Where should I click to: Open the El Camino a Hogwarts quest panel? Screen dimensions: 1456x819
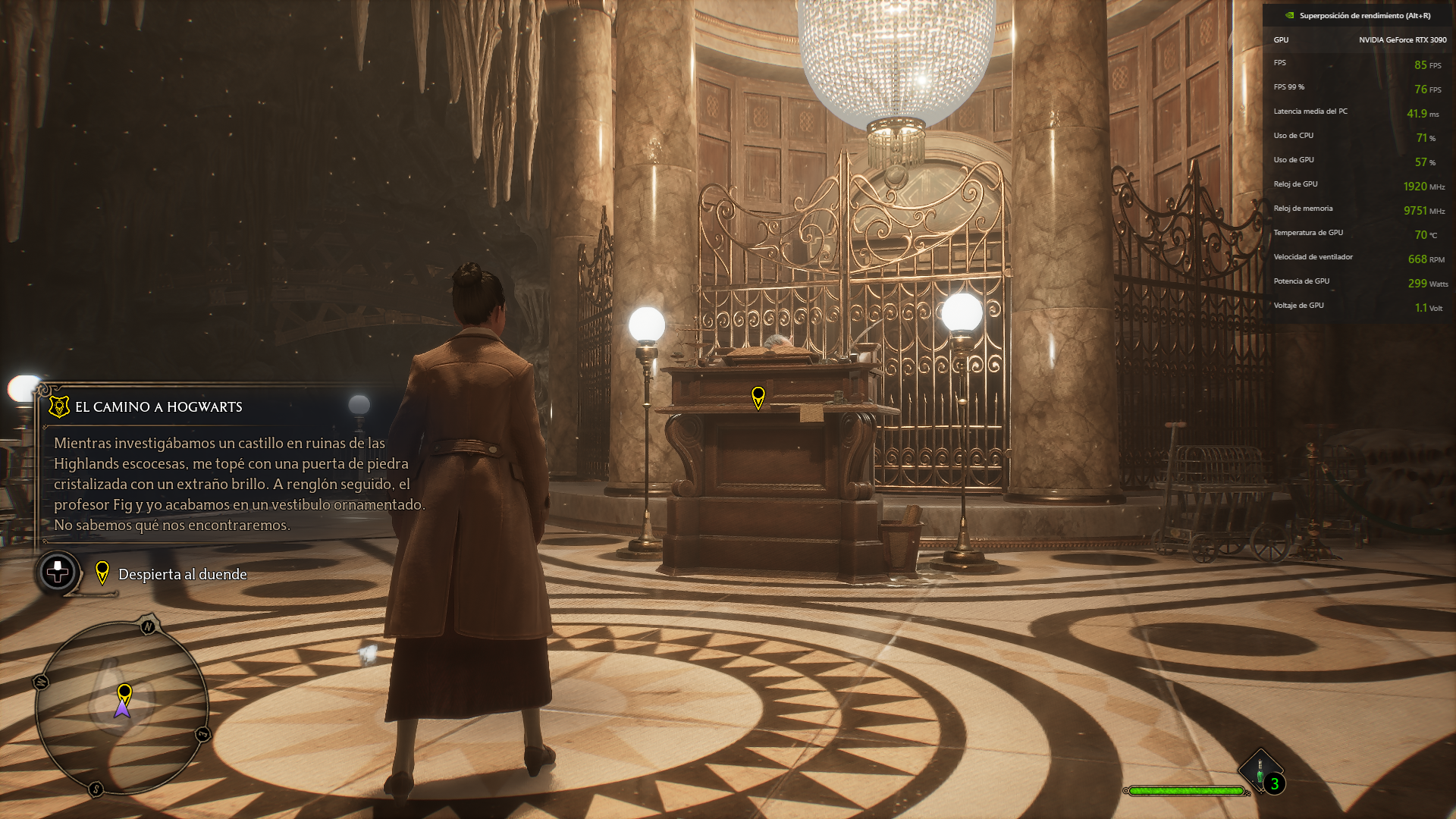158,407
